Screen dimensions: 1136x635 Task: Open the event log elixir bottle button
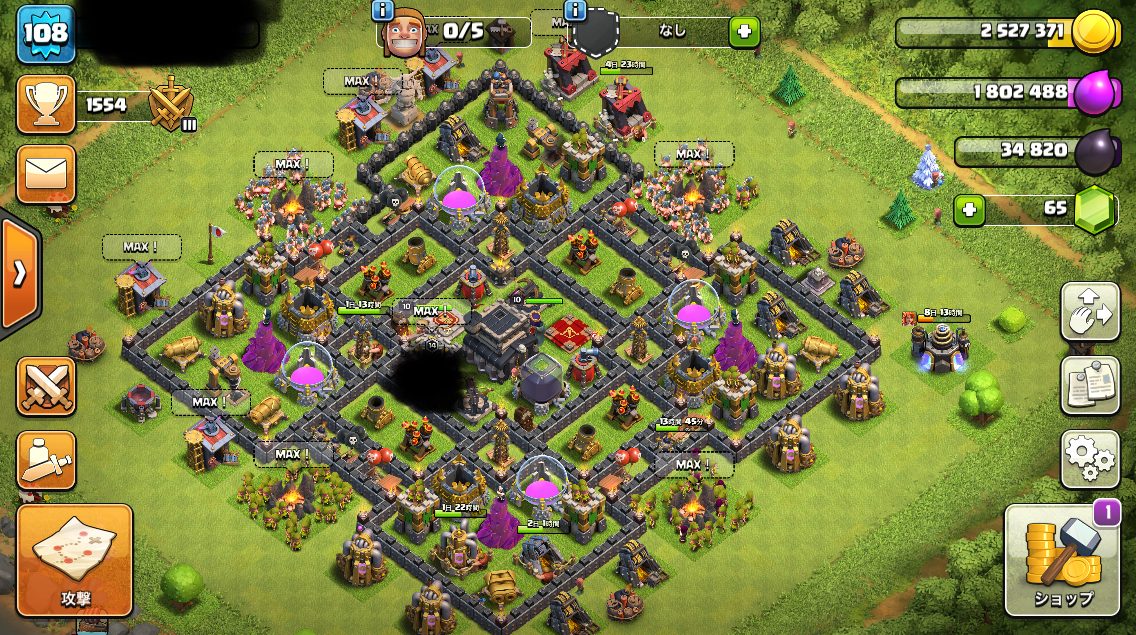tap(46, 460)
